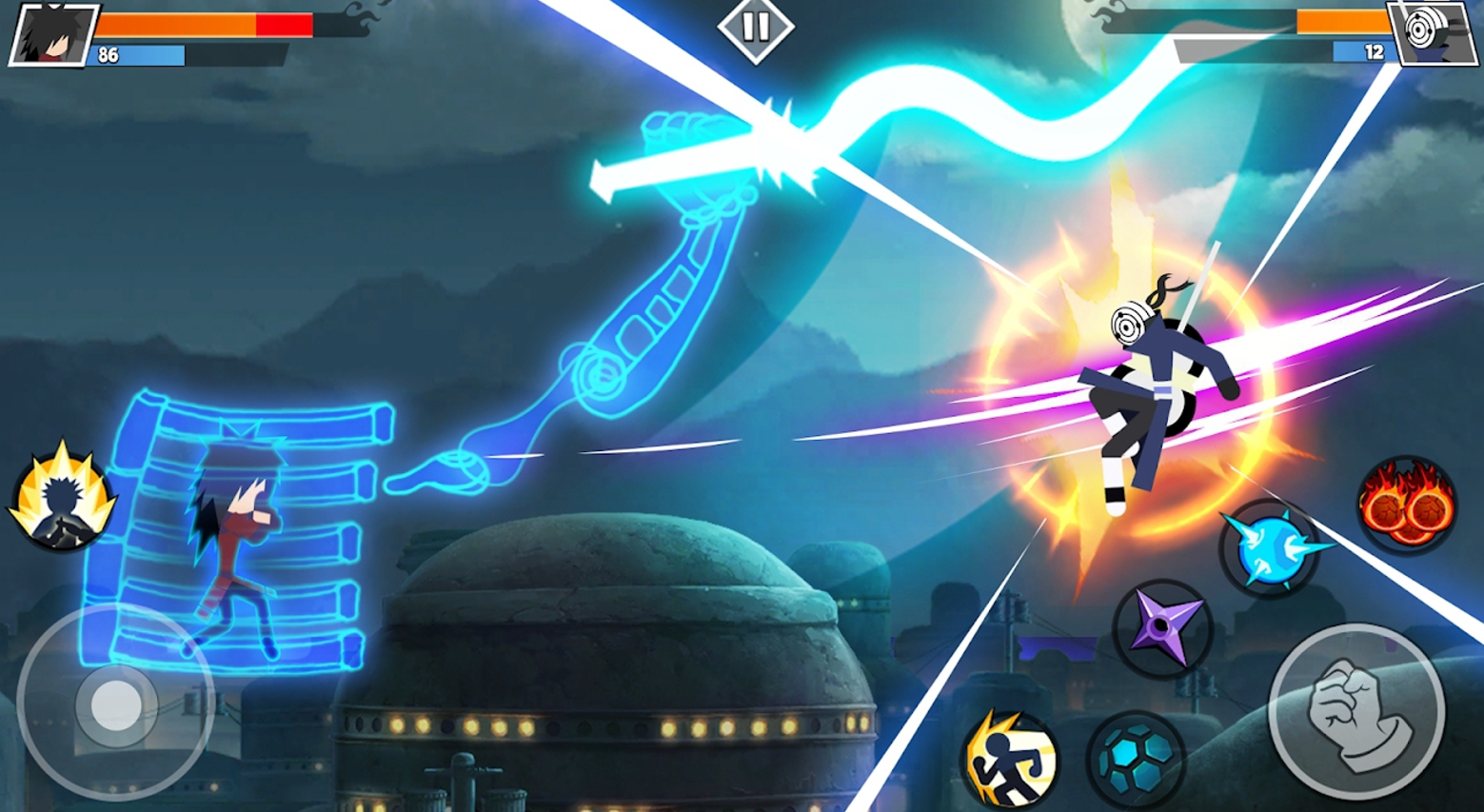The height and width of the screenshot is (812, 1484).
Task: Activate the blue energy blast skill
Action: tap(1270, 549)
